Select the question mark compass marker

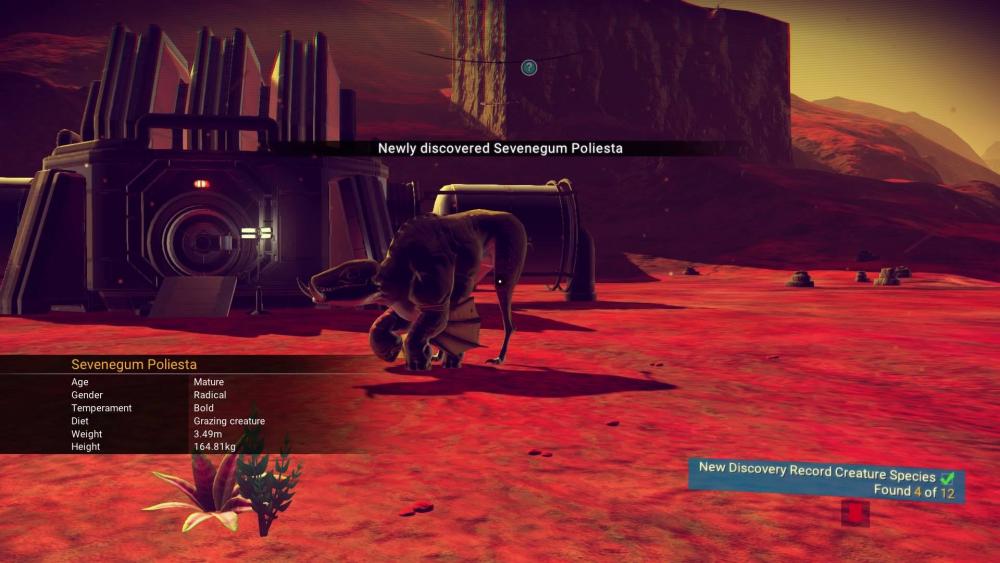529,68
